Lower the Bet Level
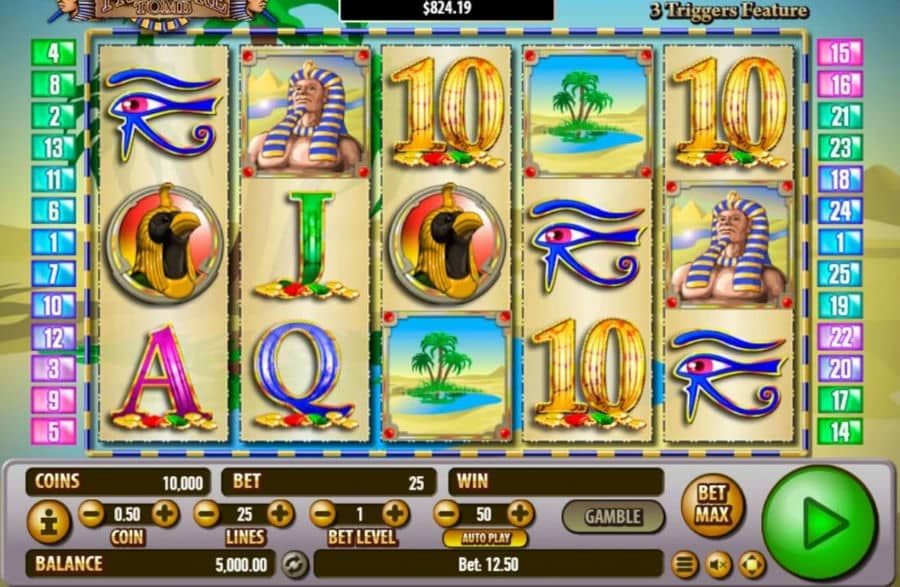This screenshot has height=587, width=900. pyautogui.click(x=321, y=515)
